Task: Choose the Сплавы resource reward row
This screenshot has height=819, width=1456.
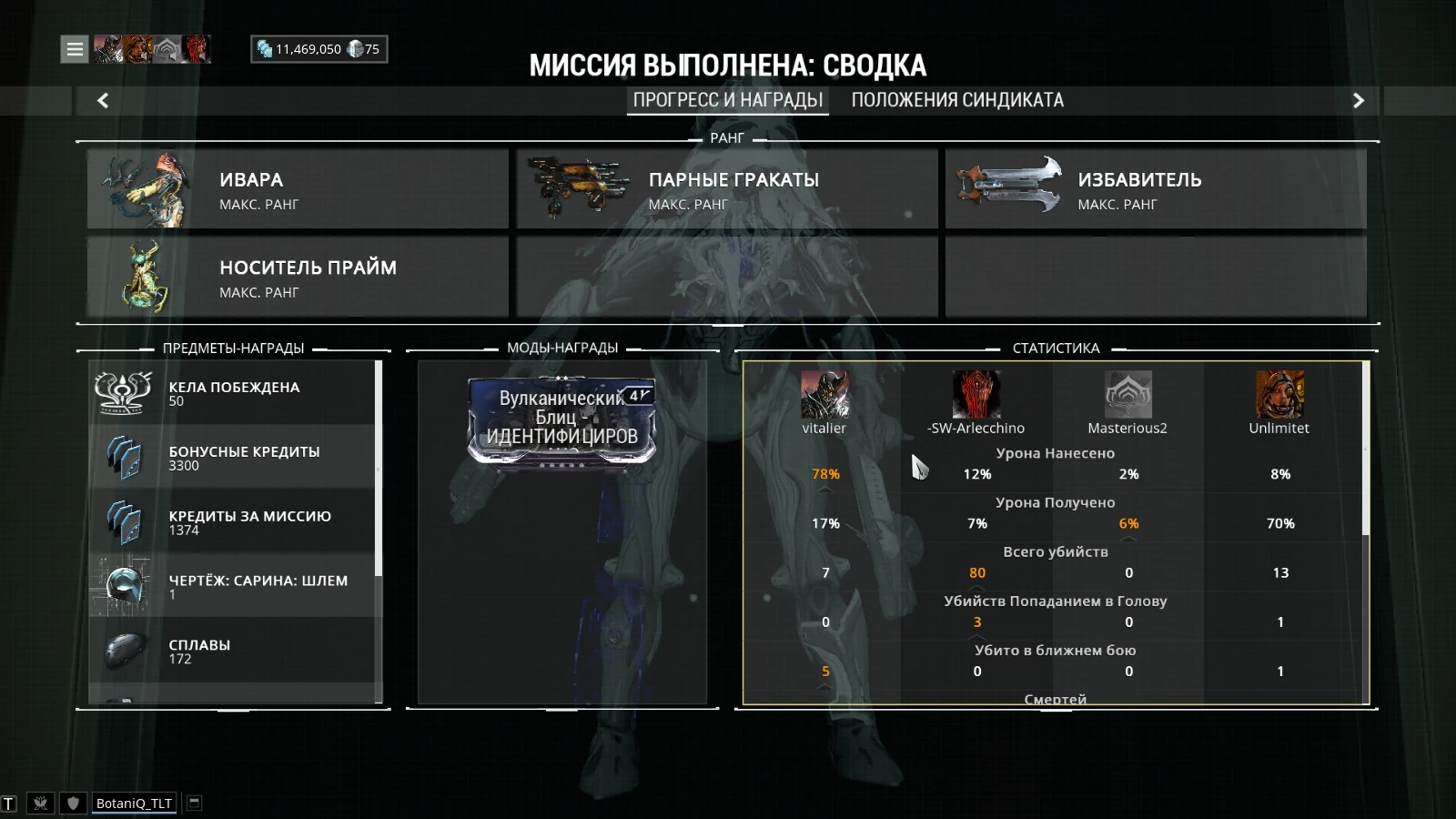Action: (233, 651)
